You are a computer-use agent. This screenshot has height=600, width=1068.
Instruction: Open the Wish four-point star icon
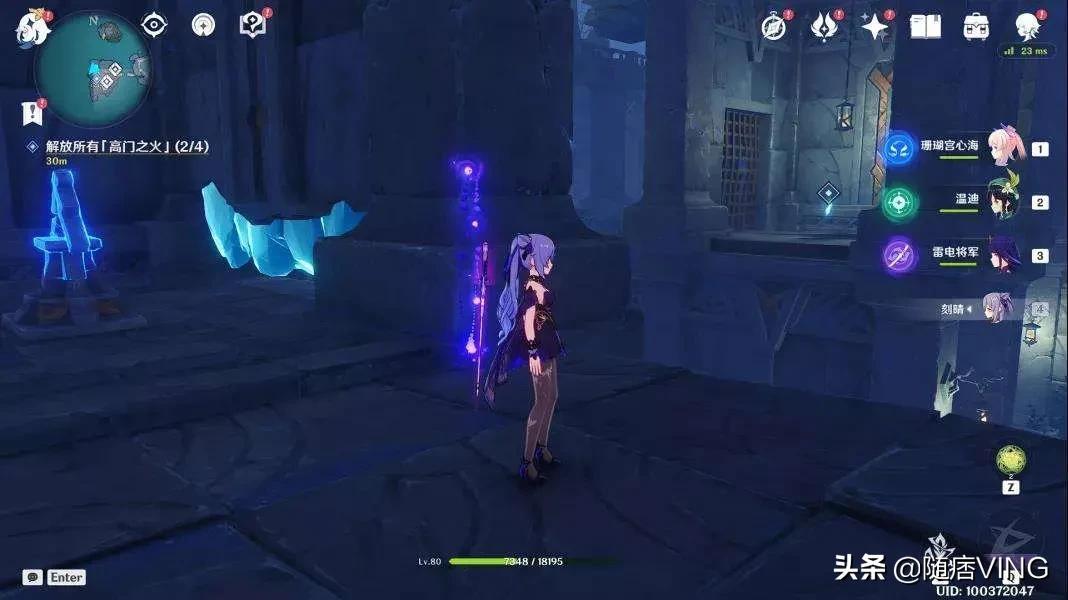(x=875, y=27)
